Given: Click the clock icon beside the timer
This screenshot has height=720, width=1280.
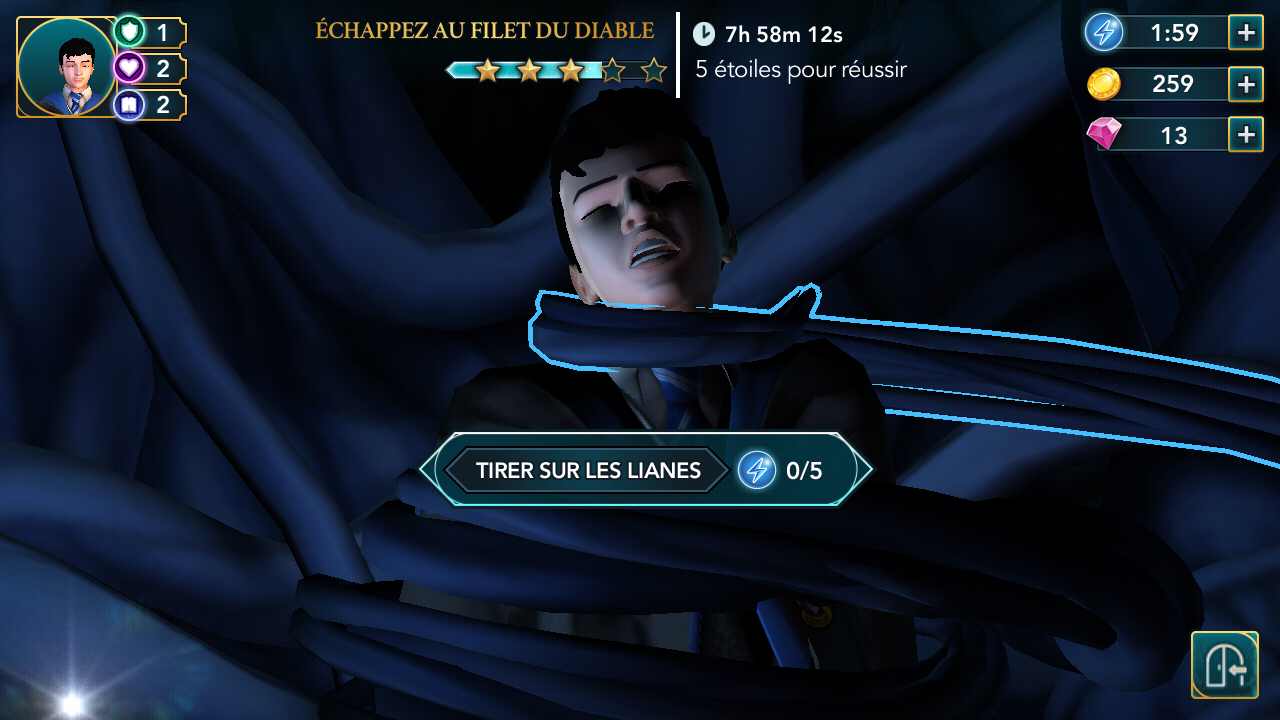Looking at the screenshot, I should (706, 33).
